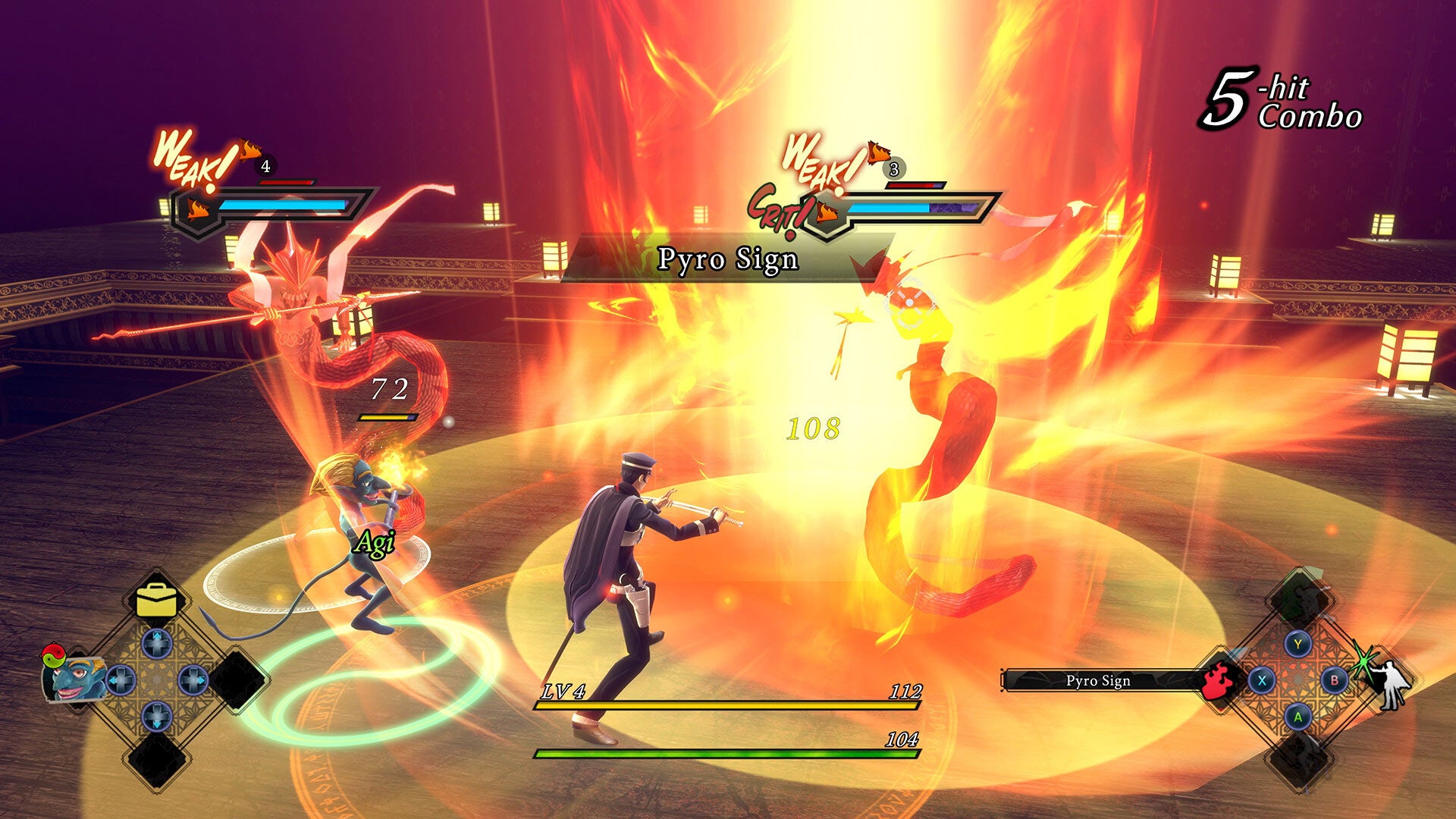The image size is (1456, 819).
Task: Click the down d-pad arrow in the left cluster
Action: (157, 716)
